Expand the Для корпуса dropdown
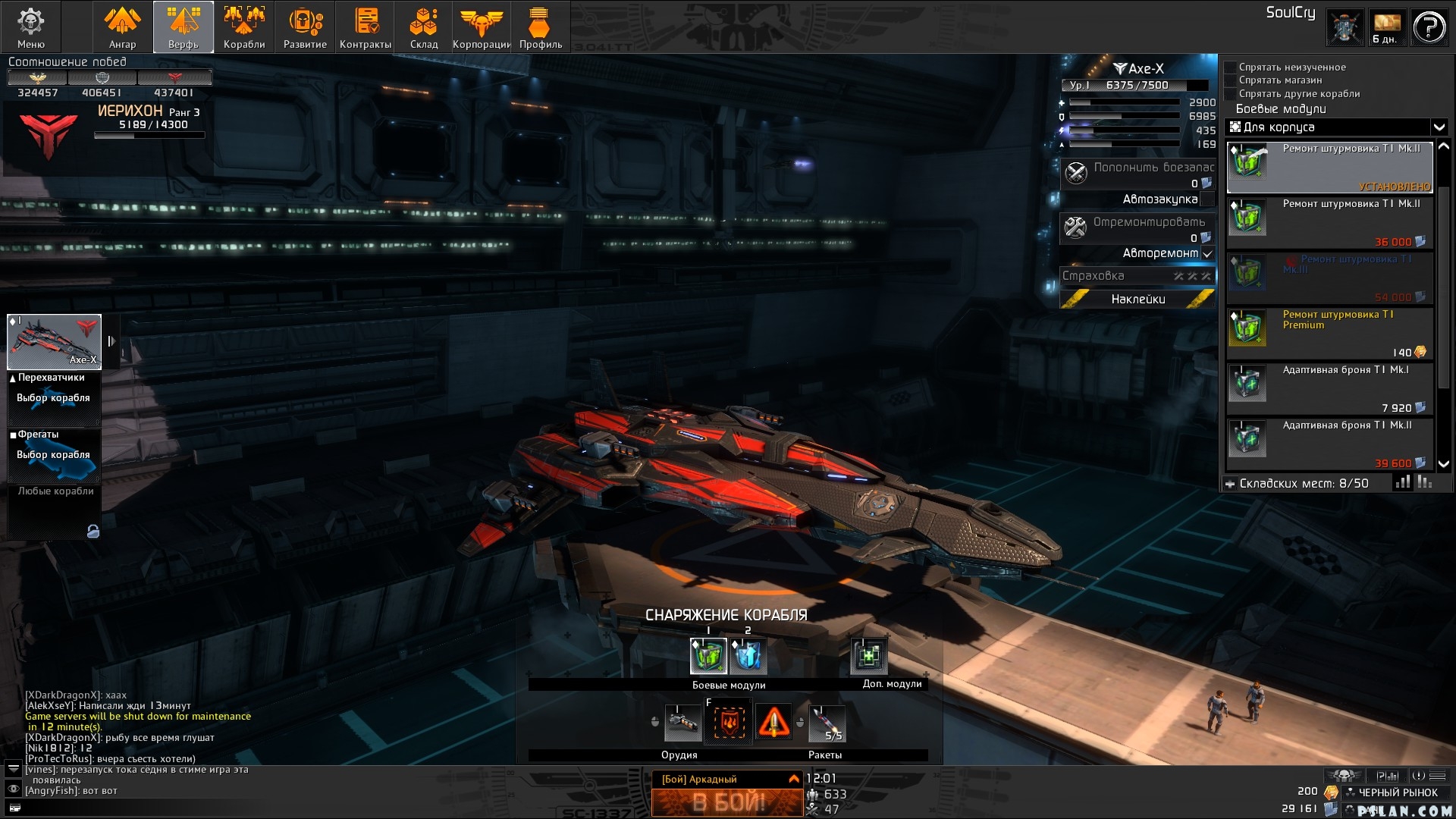The image size is (1456, 819). [1439, 127]
